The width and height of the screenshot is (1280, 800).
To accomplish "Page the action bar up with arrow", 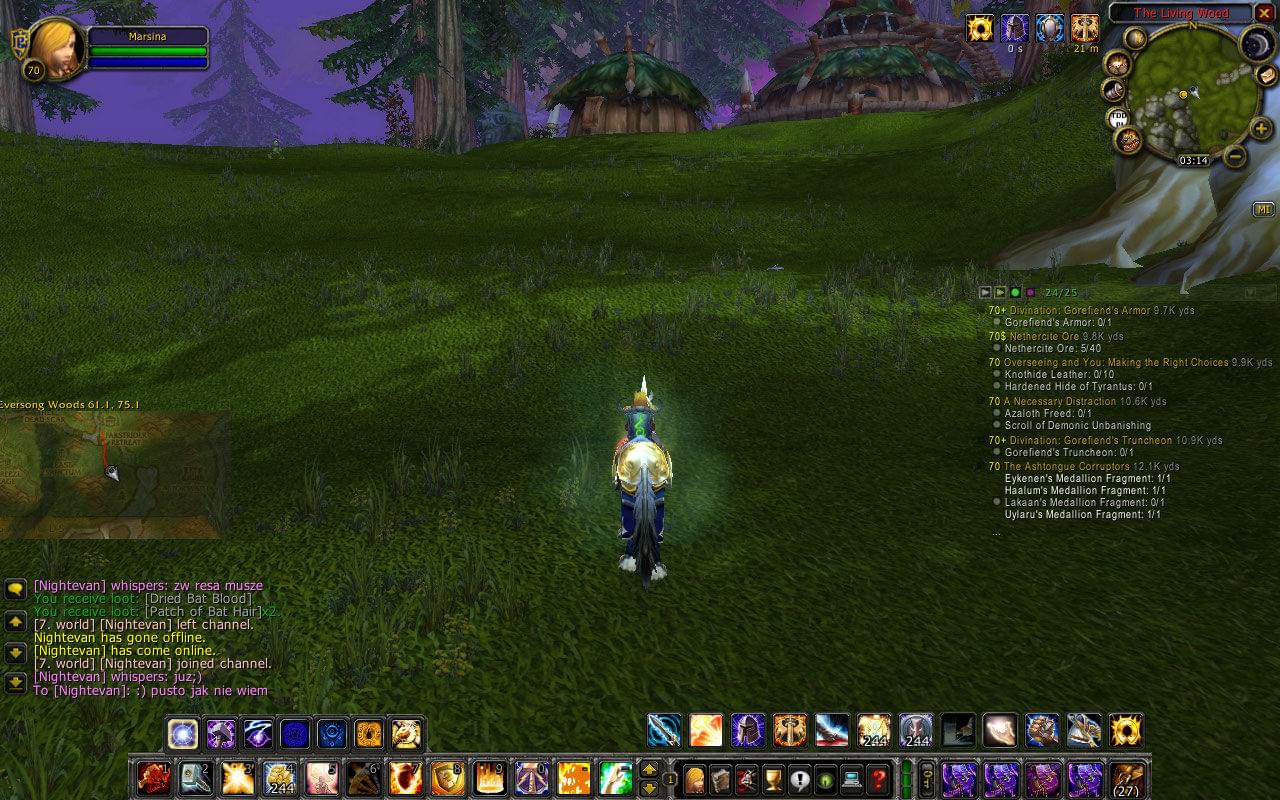I will tap(649, 769).
